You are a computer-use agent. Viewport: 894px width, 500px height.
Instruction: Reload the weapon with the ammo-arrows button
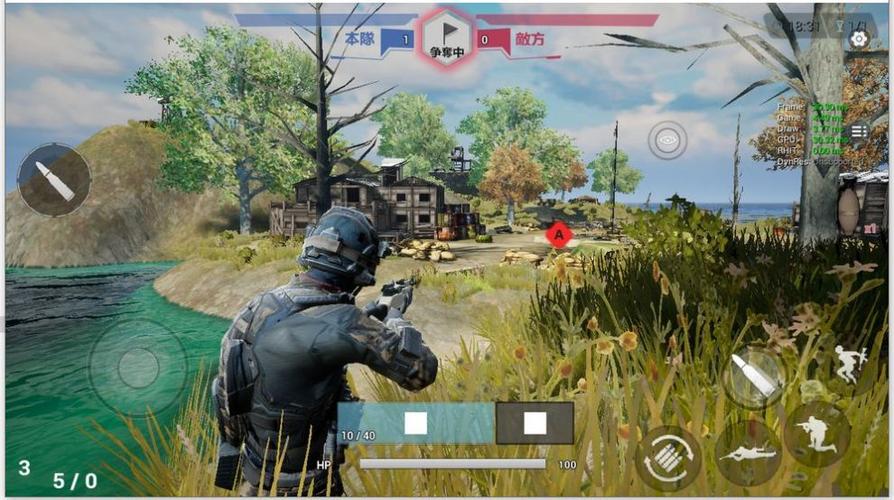pos(668,458)
